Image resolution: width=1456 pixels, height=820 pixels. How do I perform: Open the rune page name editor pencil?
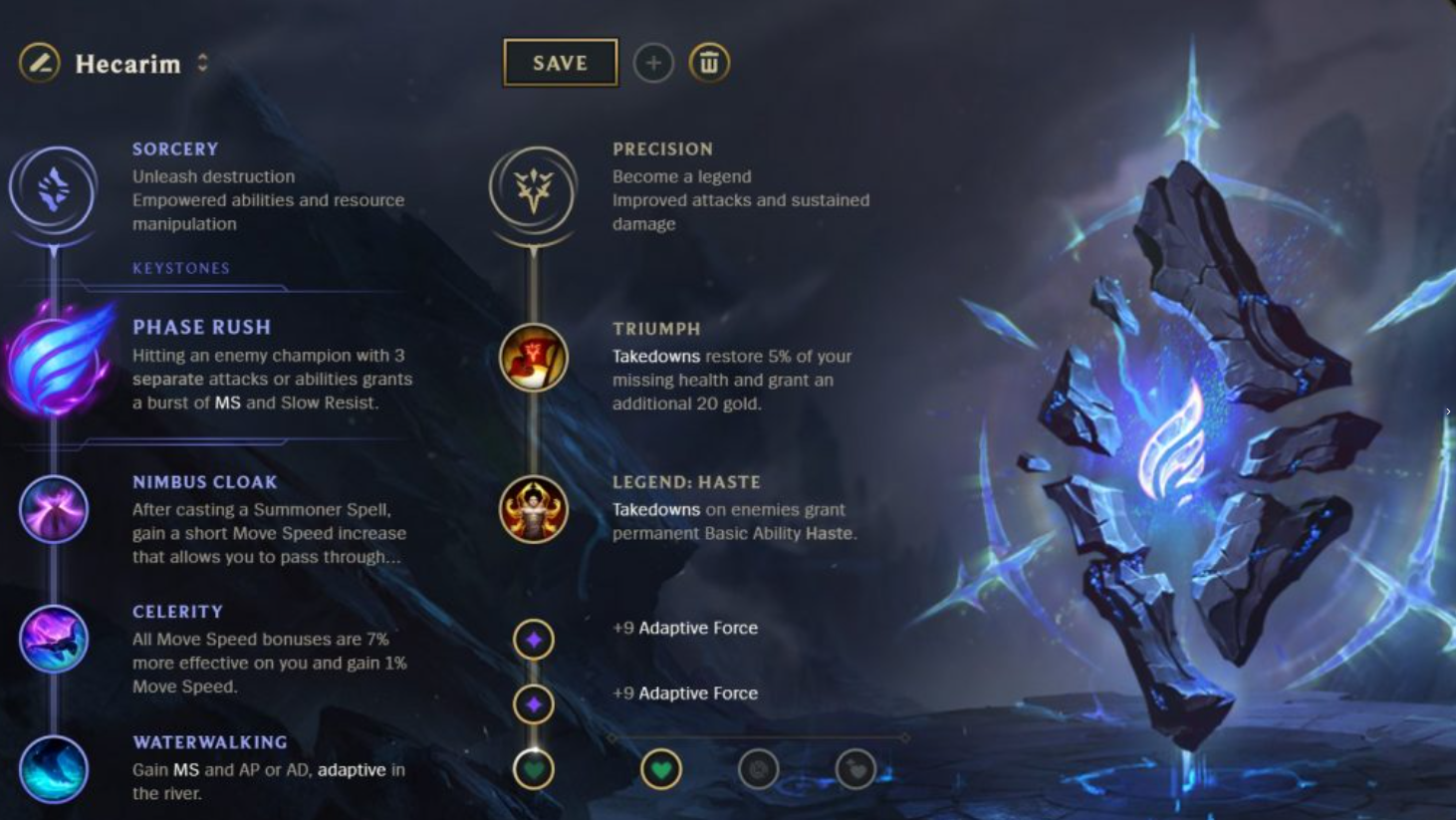click(37, 62)
